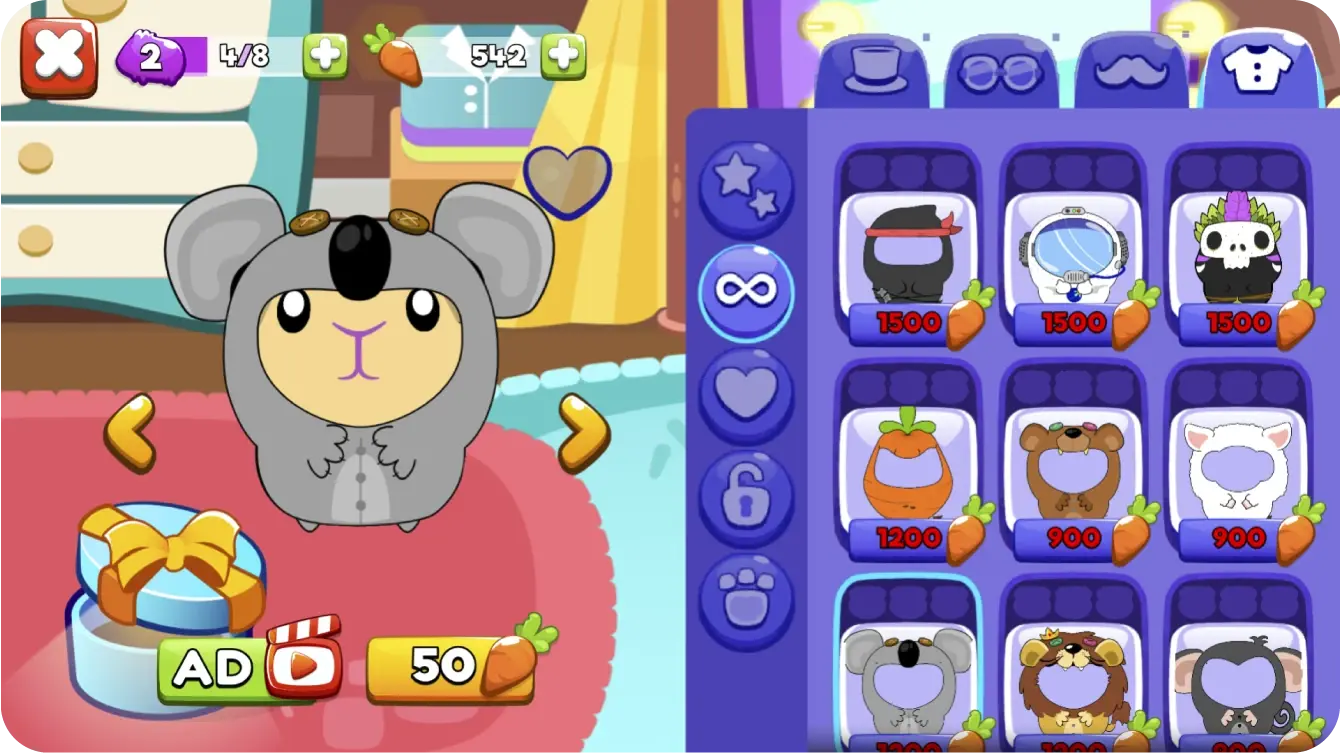
Task: Select the astronaut helmet costume
Action: click(1072, 255)
